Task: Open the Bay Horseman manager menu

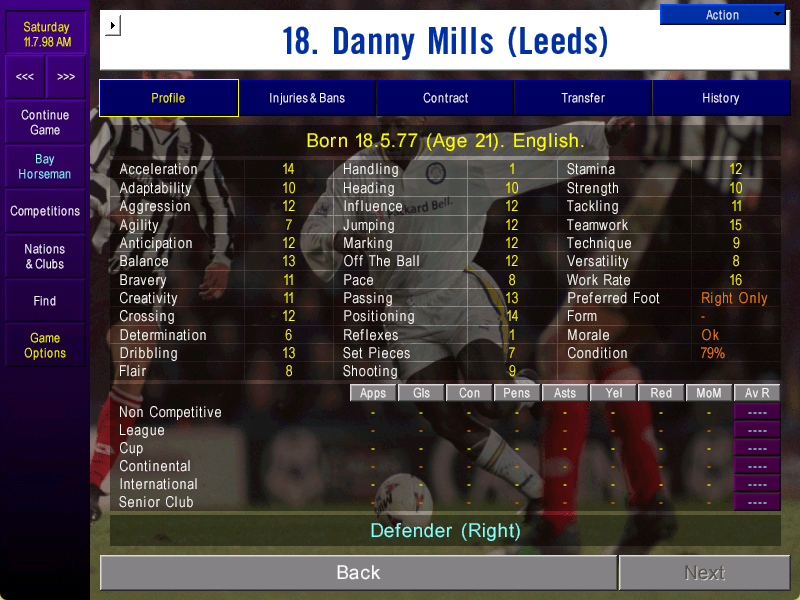Action: (45, 166)
